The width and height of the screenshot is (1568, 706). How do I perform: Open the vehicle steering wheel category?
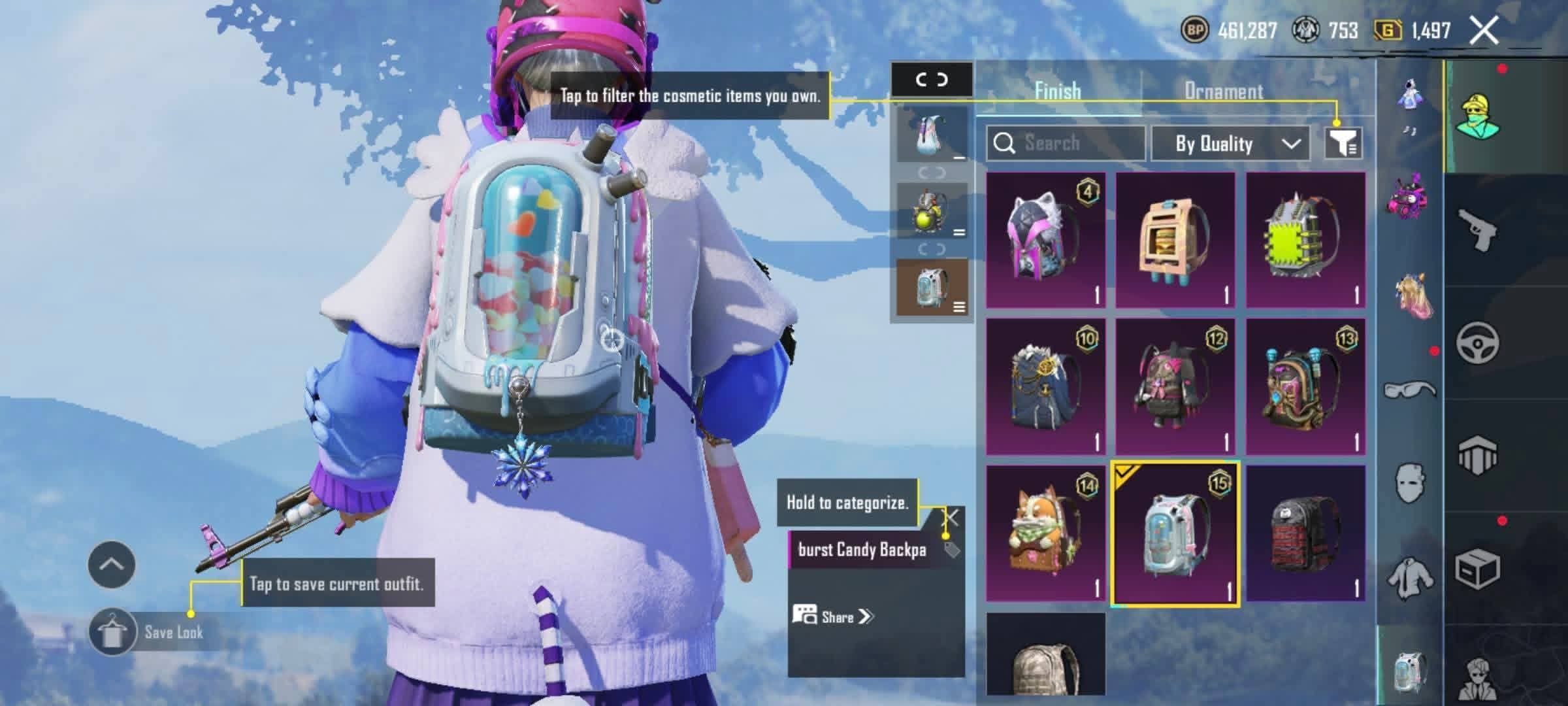pos(1477,342)
